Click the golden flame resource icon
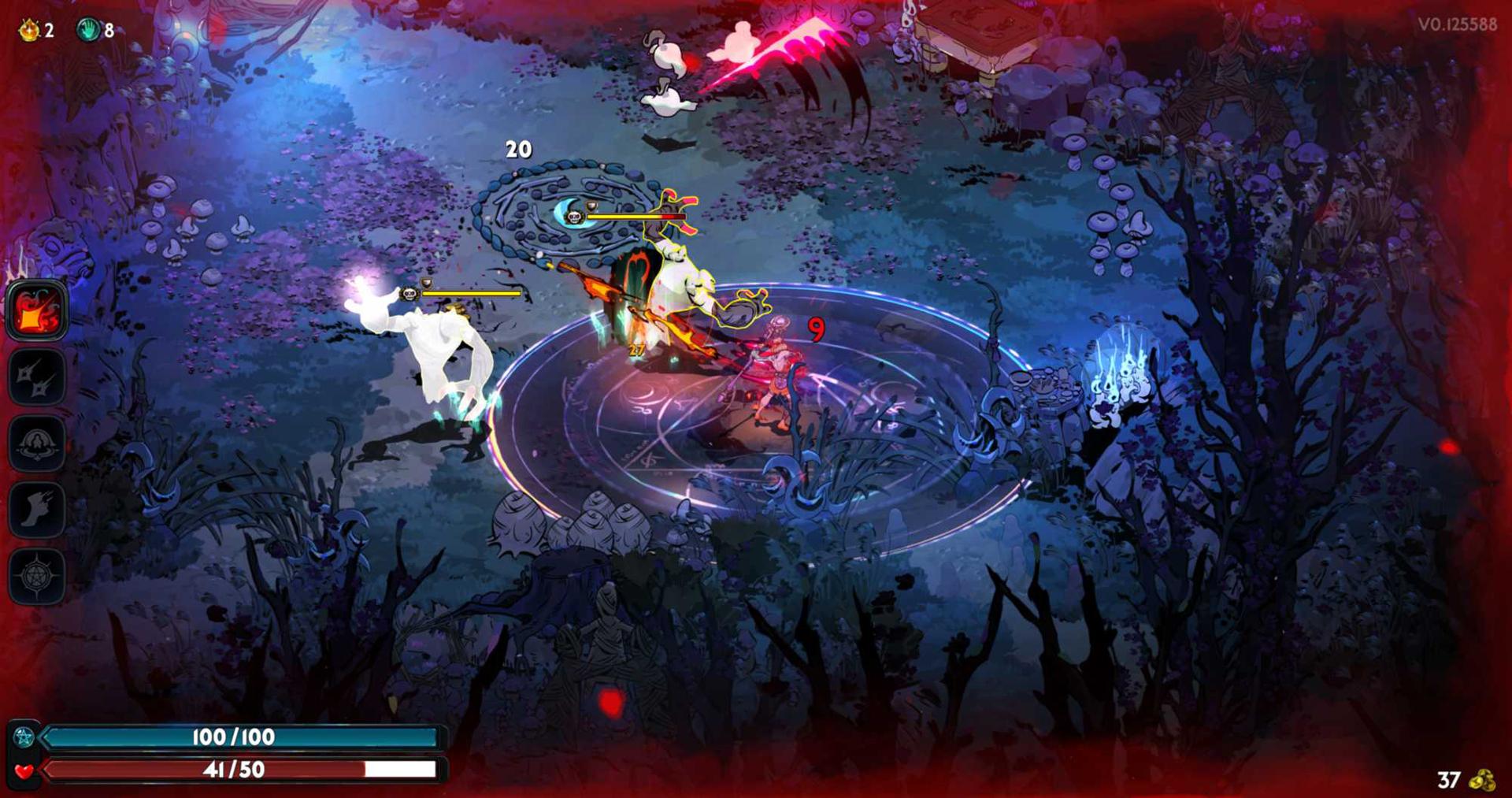 pos(29,30)
